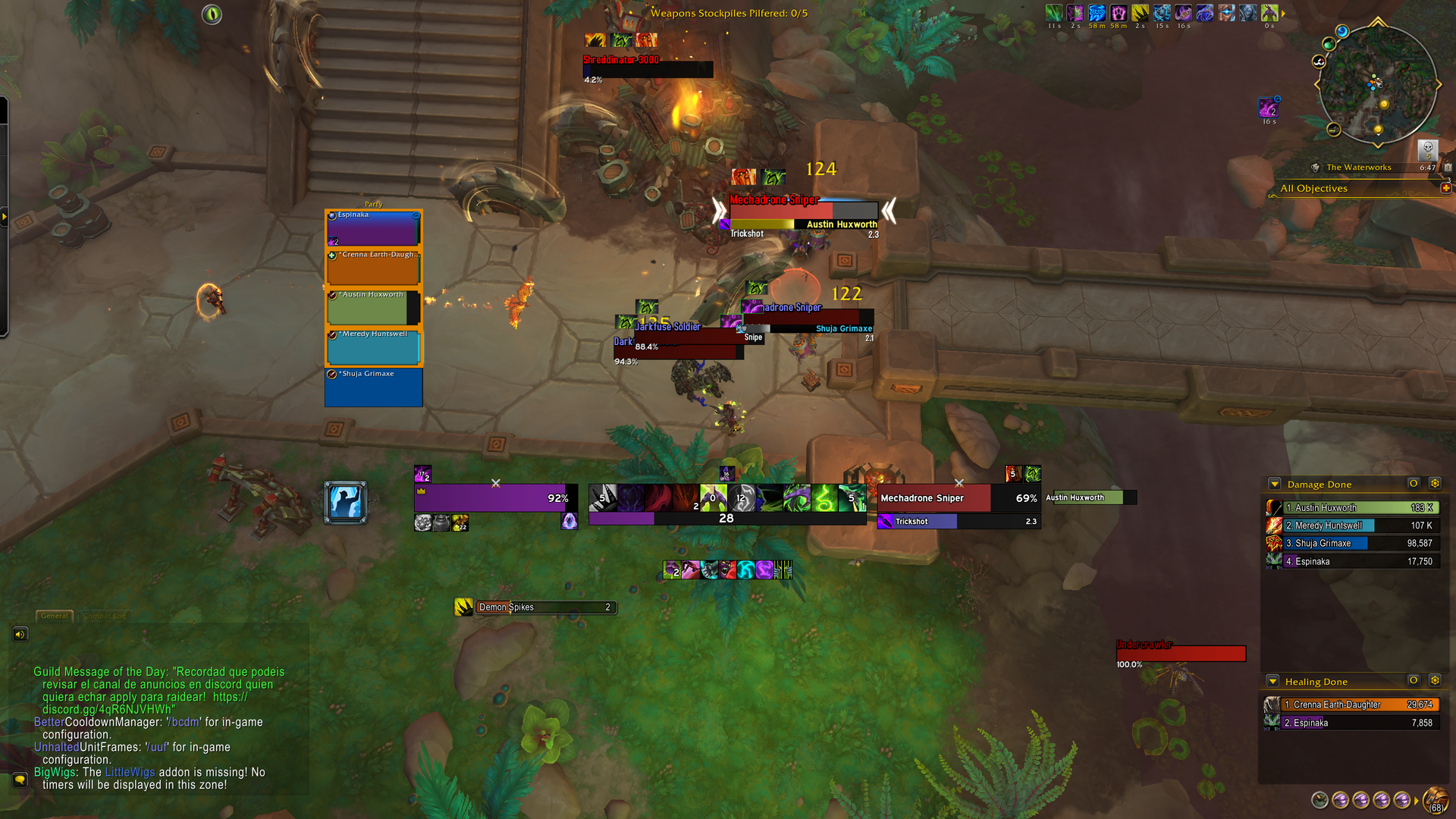Switch to the General chat tab
1456x819 pixels.
pyautogui.click(x=55, y=616)
